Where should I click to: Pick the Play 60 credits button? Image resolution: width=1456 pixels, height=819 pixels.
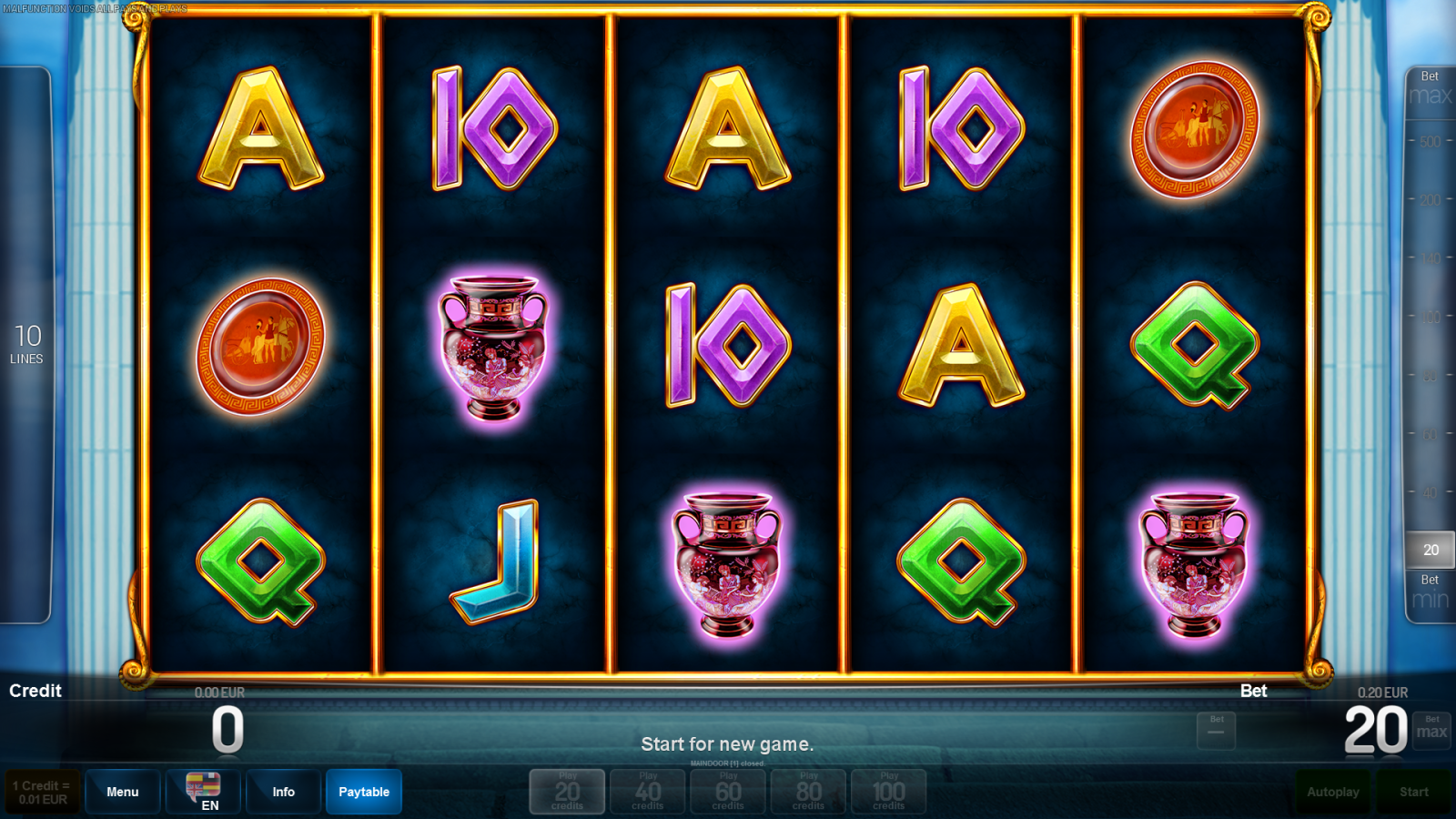(x=728, y=792)
